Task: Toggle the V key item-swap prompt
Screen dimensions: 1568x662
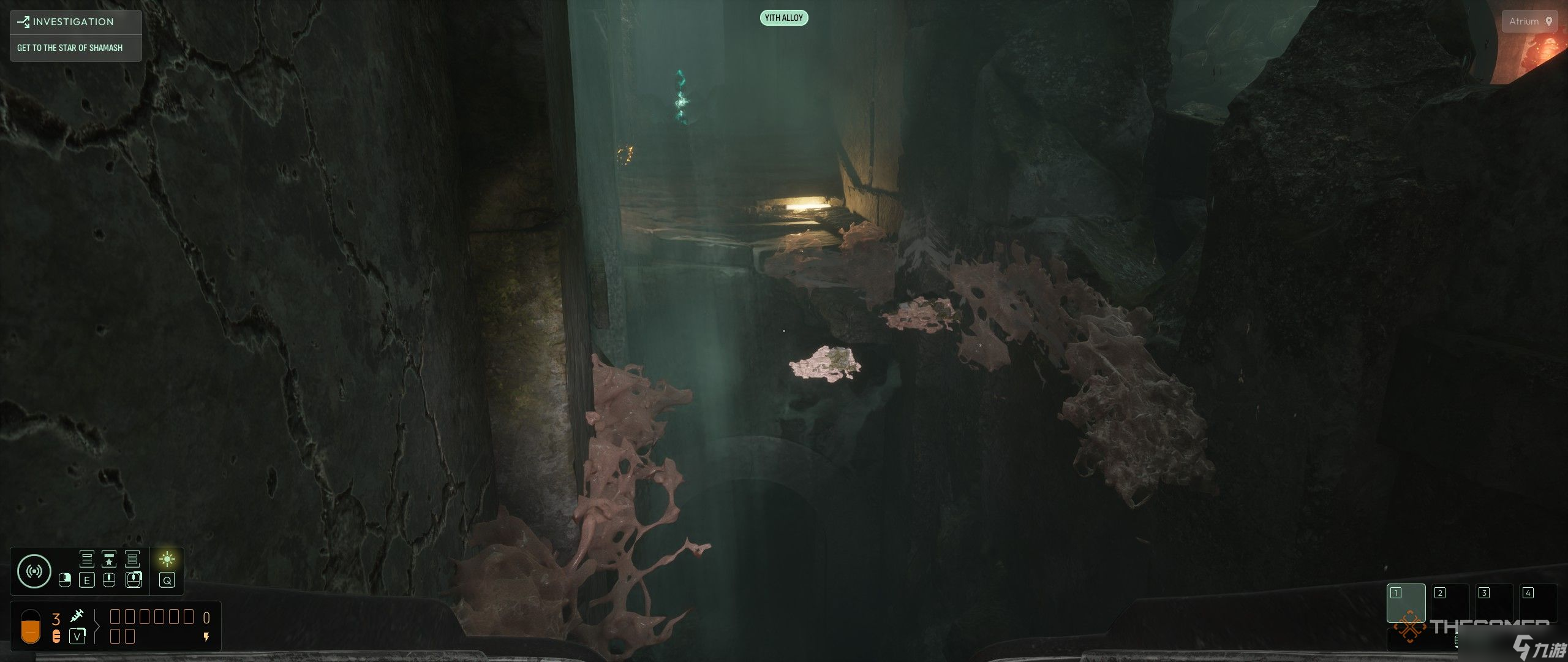Action: [x=77, y=637]
